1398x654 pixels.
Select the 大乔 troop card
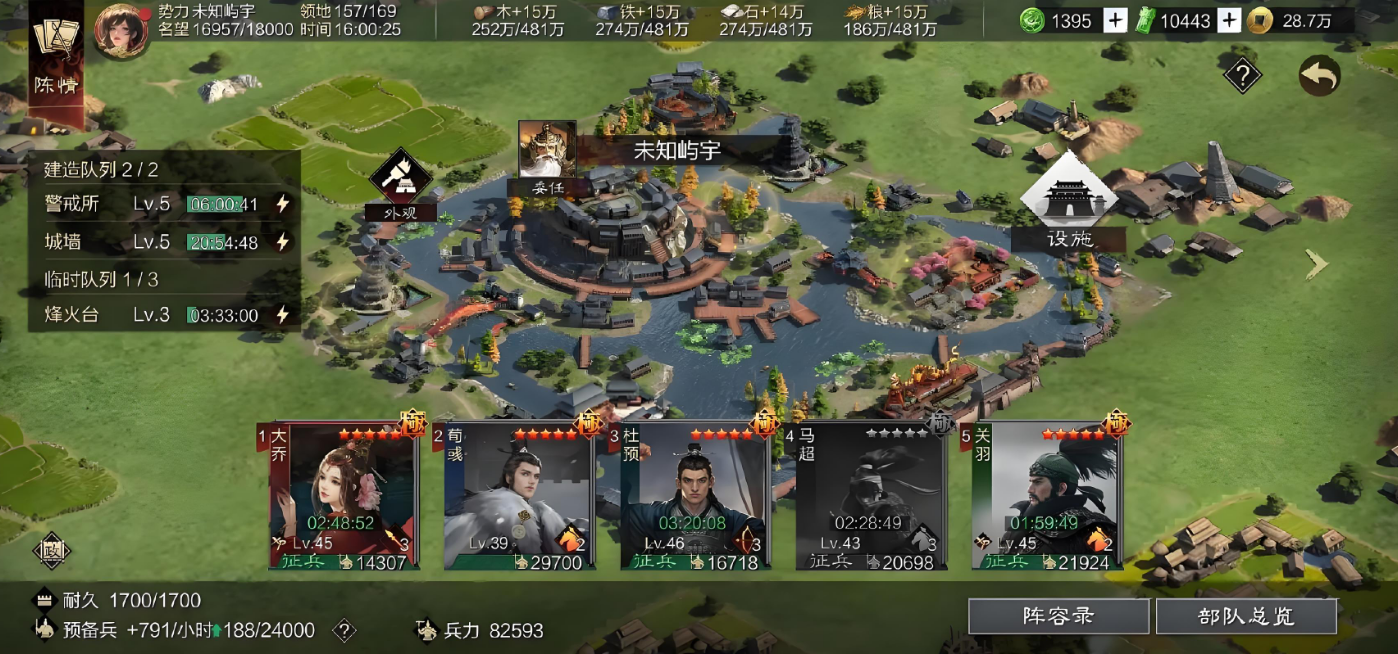(343, 497)
